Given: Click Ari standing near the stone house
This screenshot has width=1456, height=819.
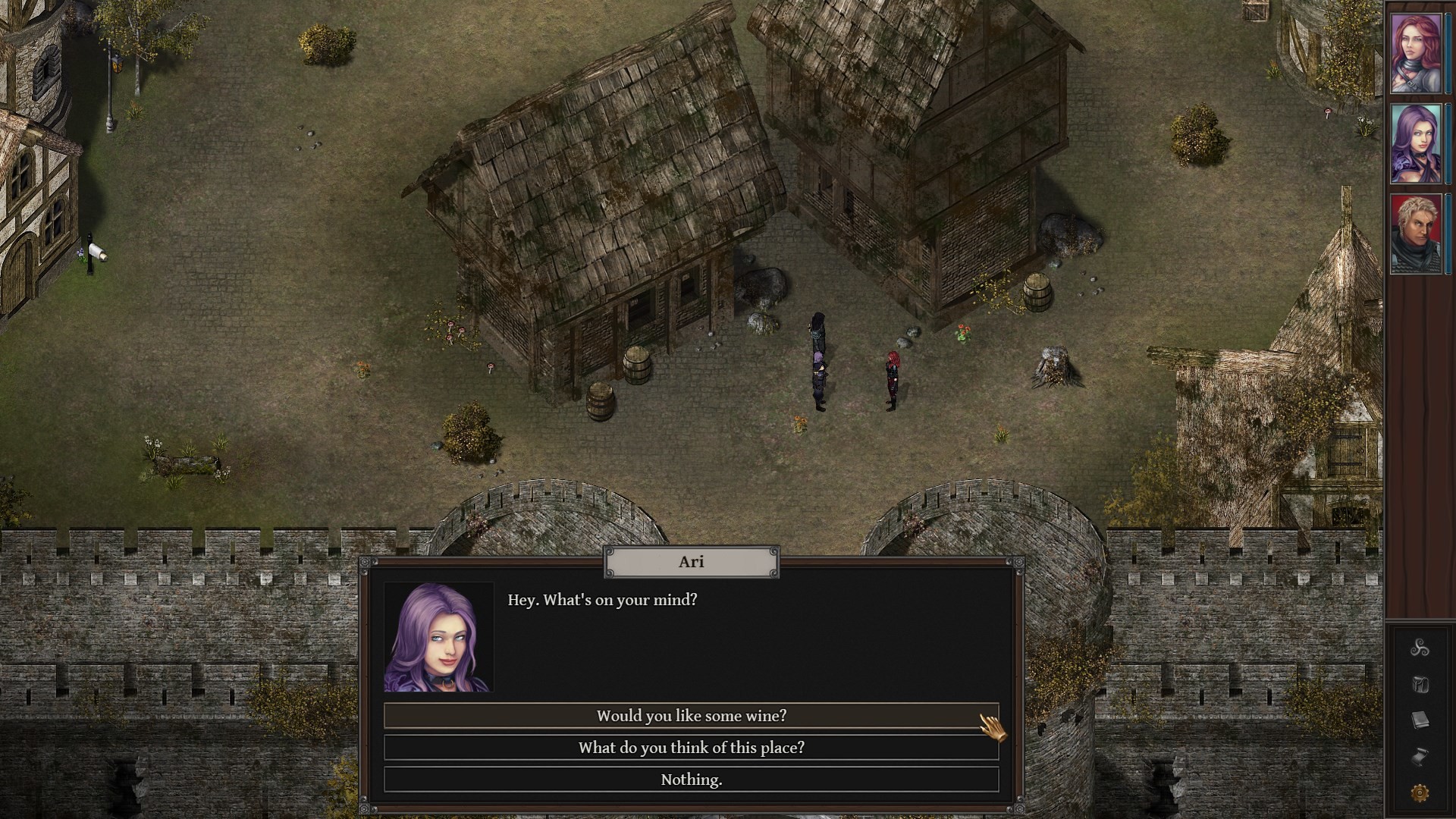Looking at the screenshot, I should pyautogui.click(x=819, y=372).
